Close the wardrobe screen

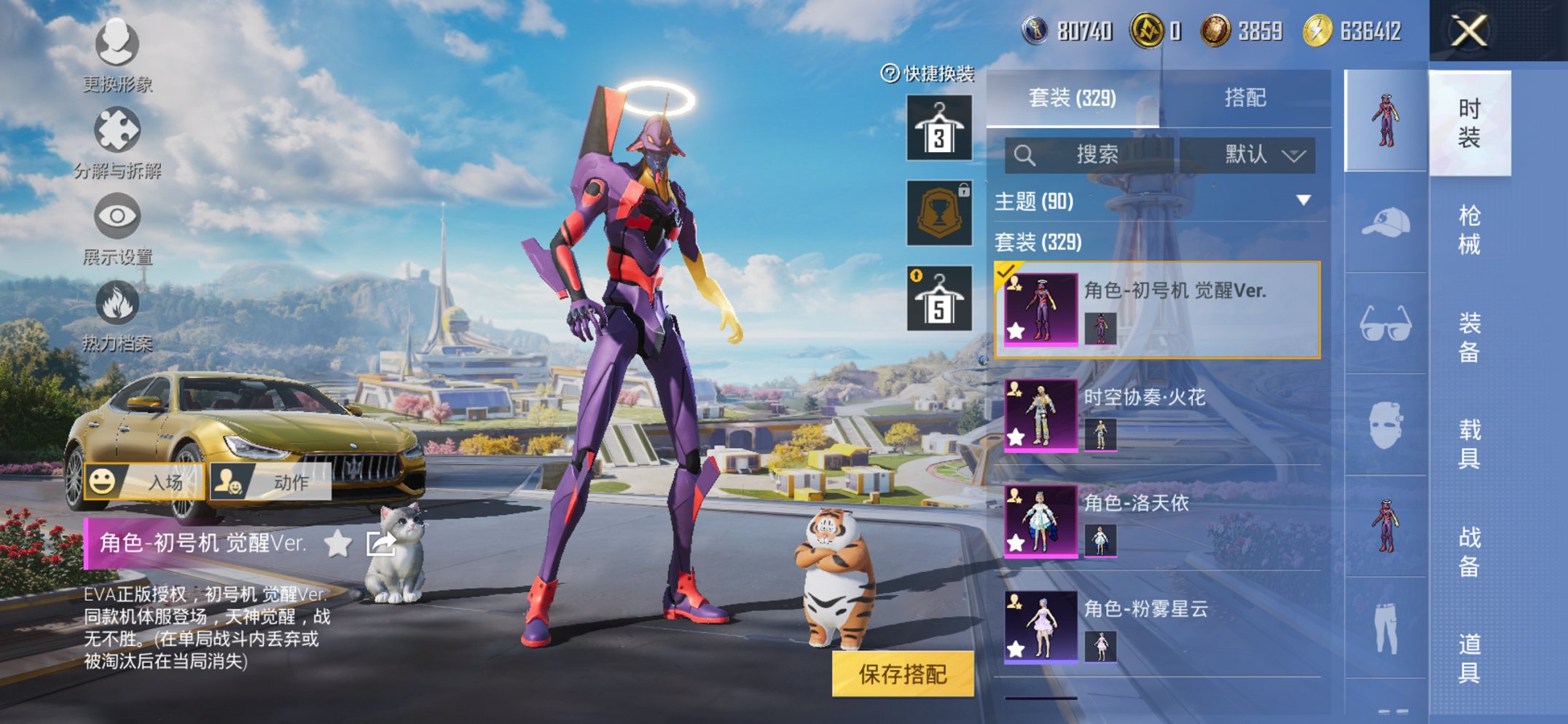pos(1469,31)
